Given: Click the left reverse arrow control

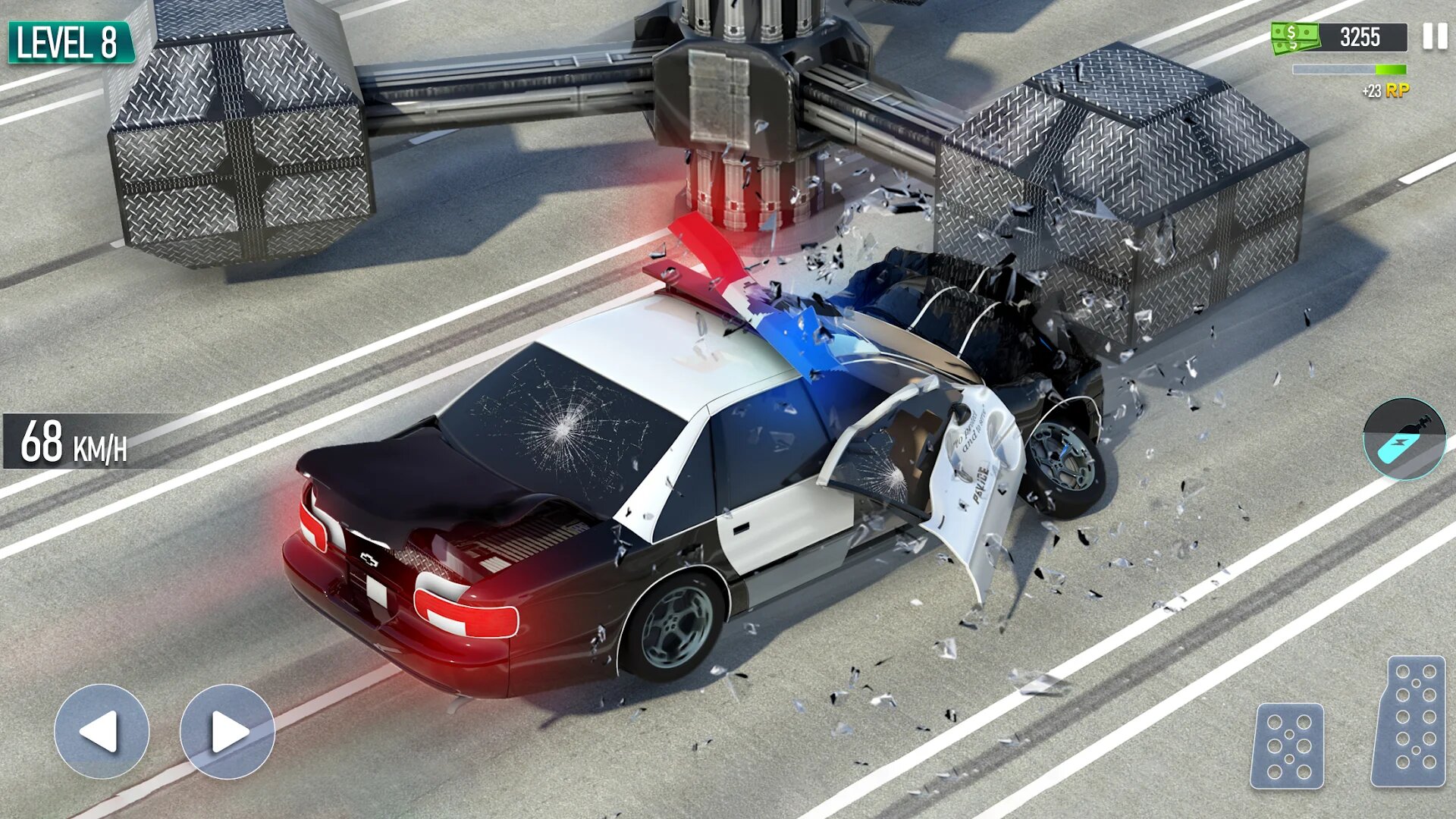Looking at the screenshot, I should tap(101, 730).
